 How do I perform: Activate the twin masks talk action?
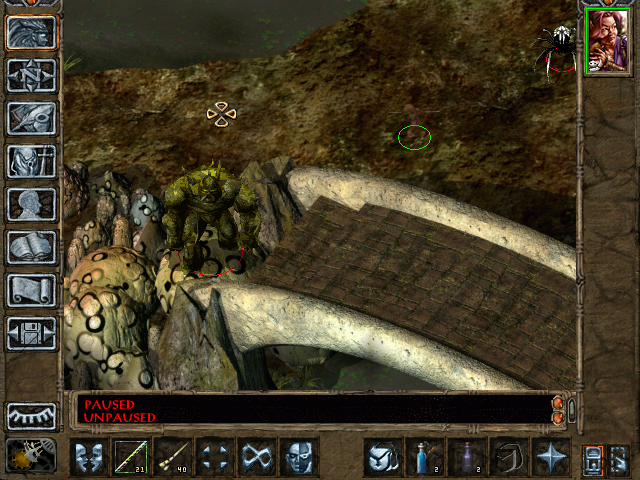click(x=89, y=457)
